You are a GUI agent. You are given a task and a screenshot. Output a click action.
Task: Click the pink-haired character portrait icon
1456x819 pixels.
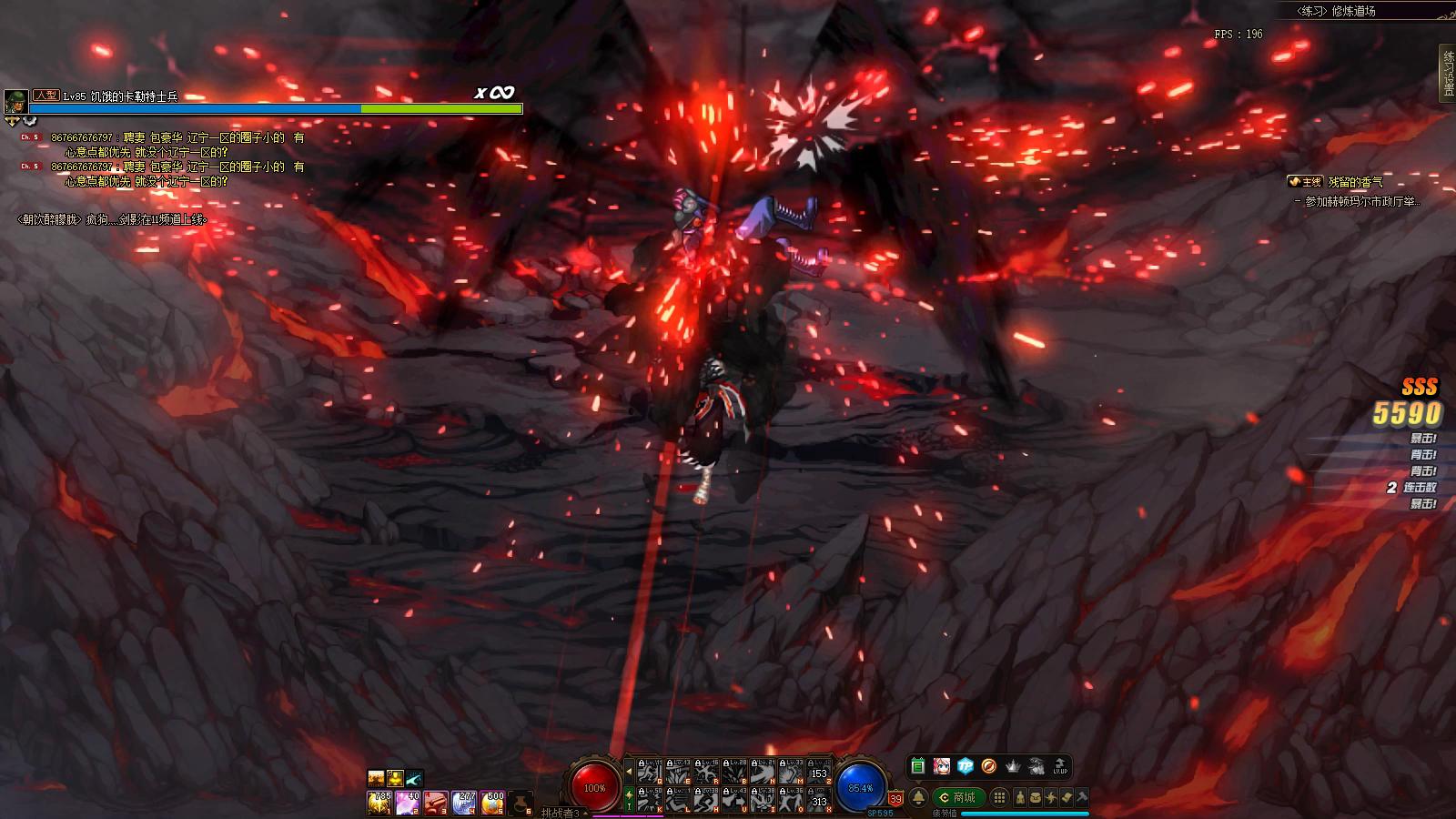point(941,766)
